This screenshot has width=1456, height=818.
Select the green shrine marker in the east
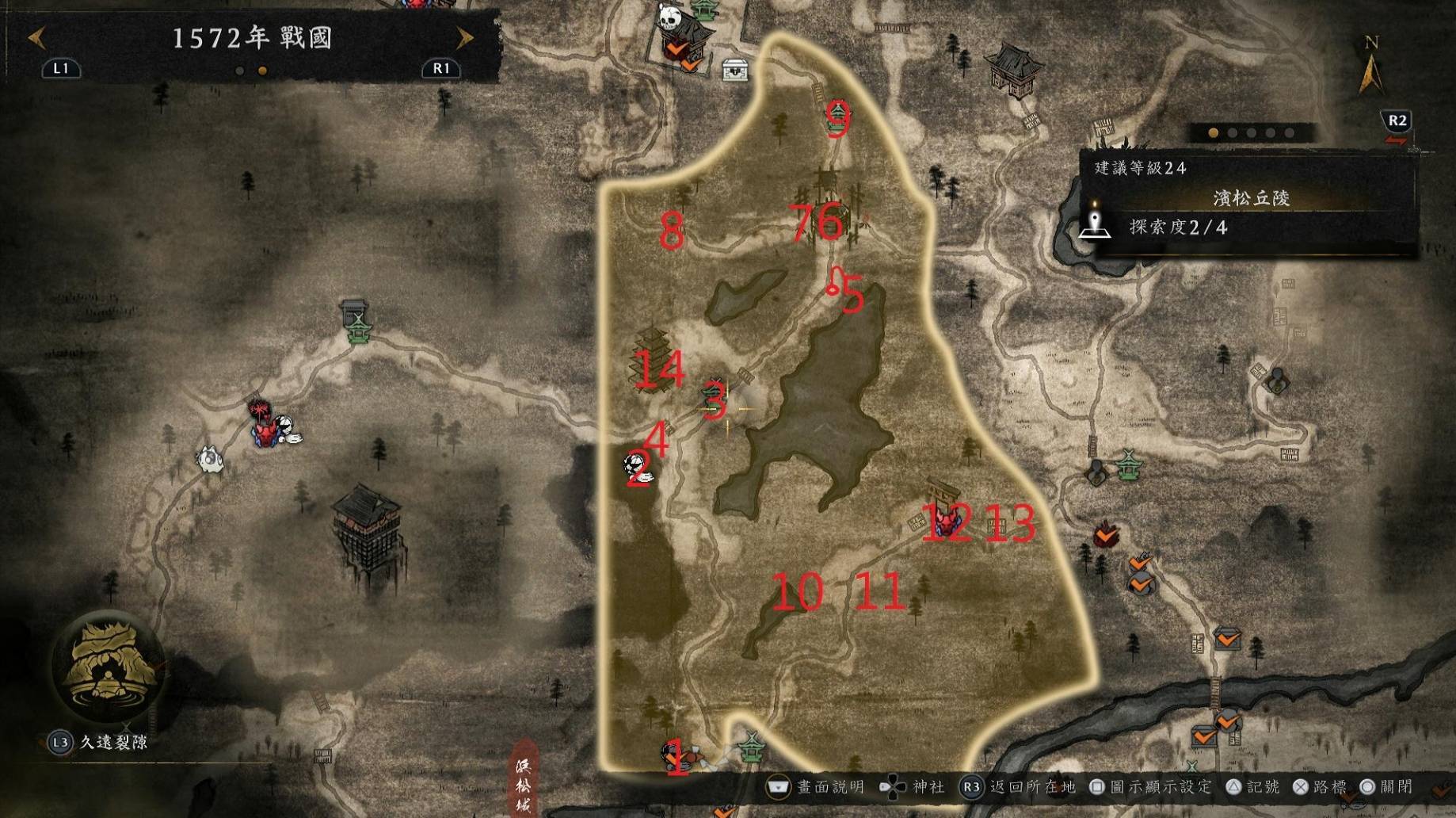[x=1128, y=464]
